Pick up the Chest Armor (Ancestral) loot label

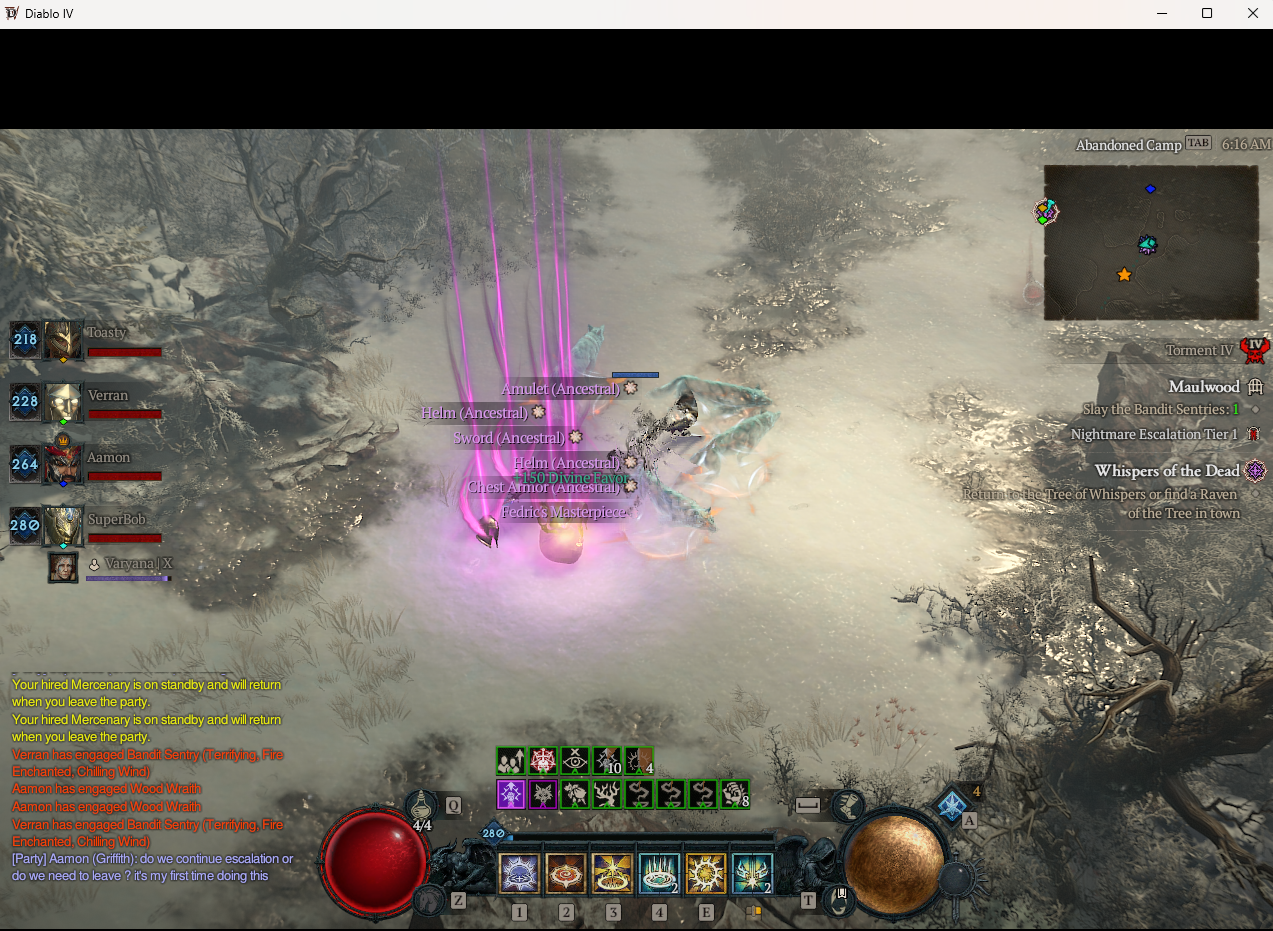(545, 487)
